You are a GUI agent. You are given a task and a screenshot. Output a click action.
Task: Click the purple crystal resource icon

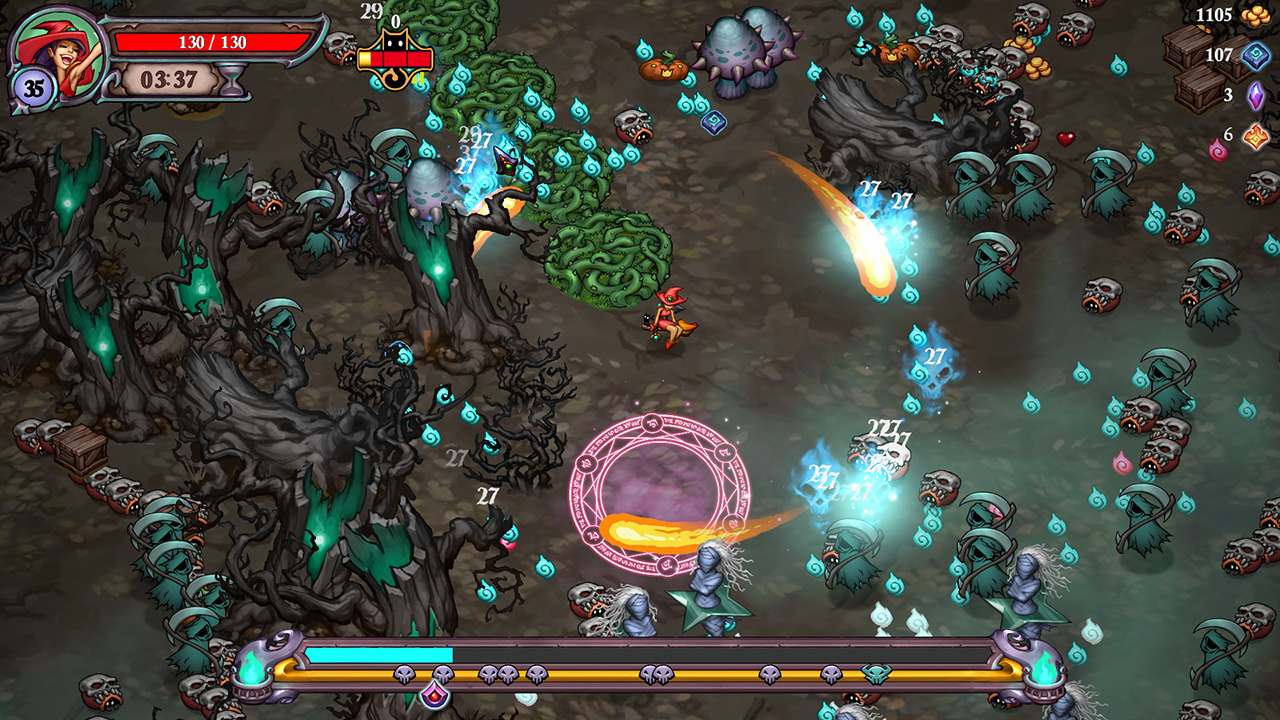point(1254,96)
